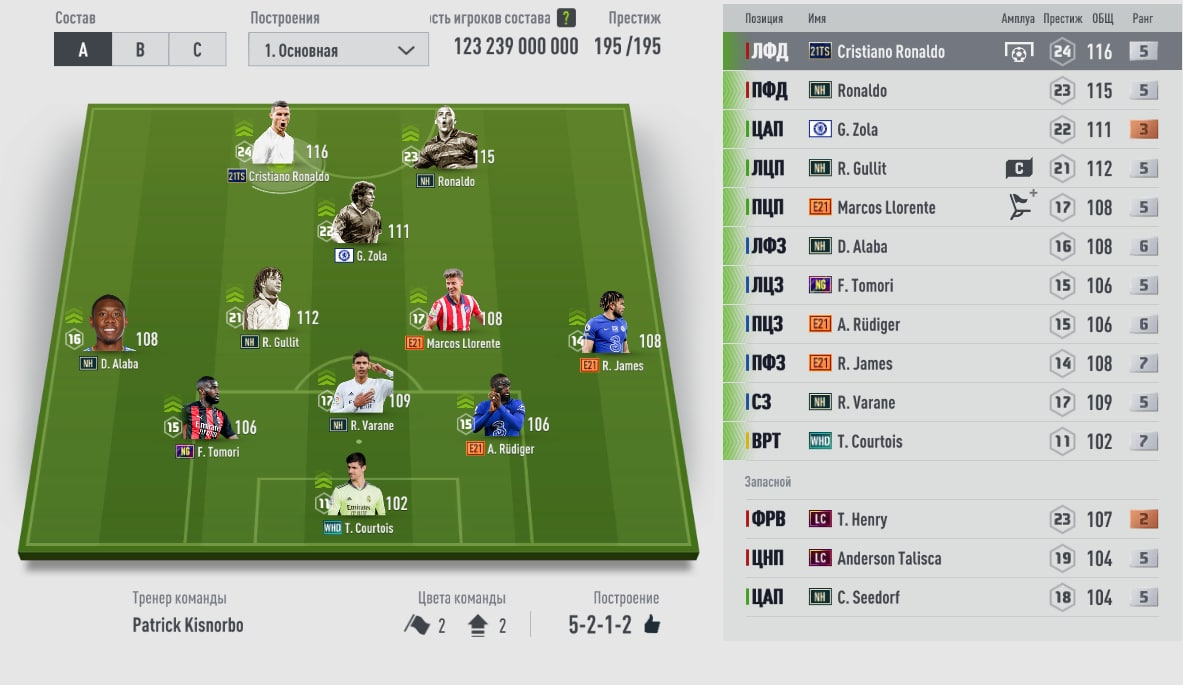Image resolution: width=1183 pixels, height=685 pixels.
Task: Select R. Gullit row in player list
Action: (940, 169)
